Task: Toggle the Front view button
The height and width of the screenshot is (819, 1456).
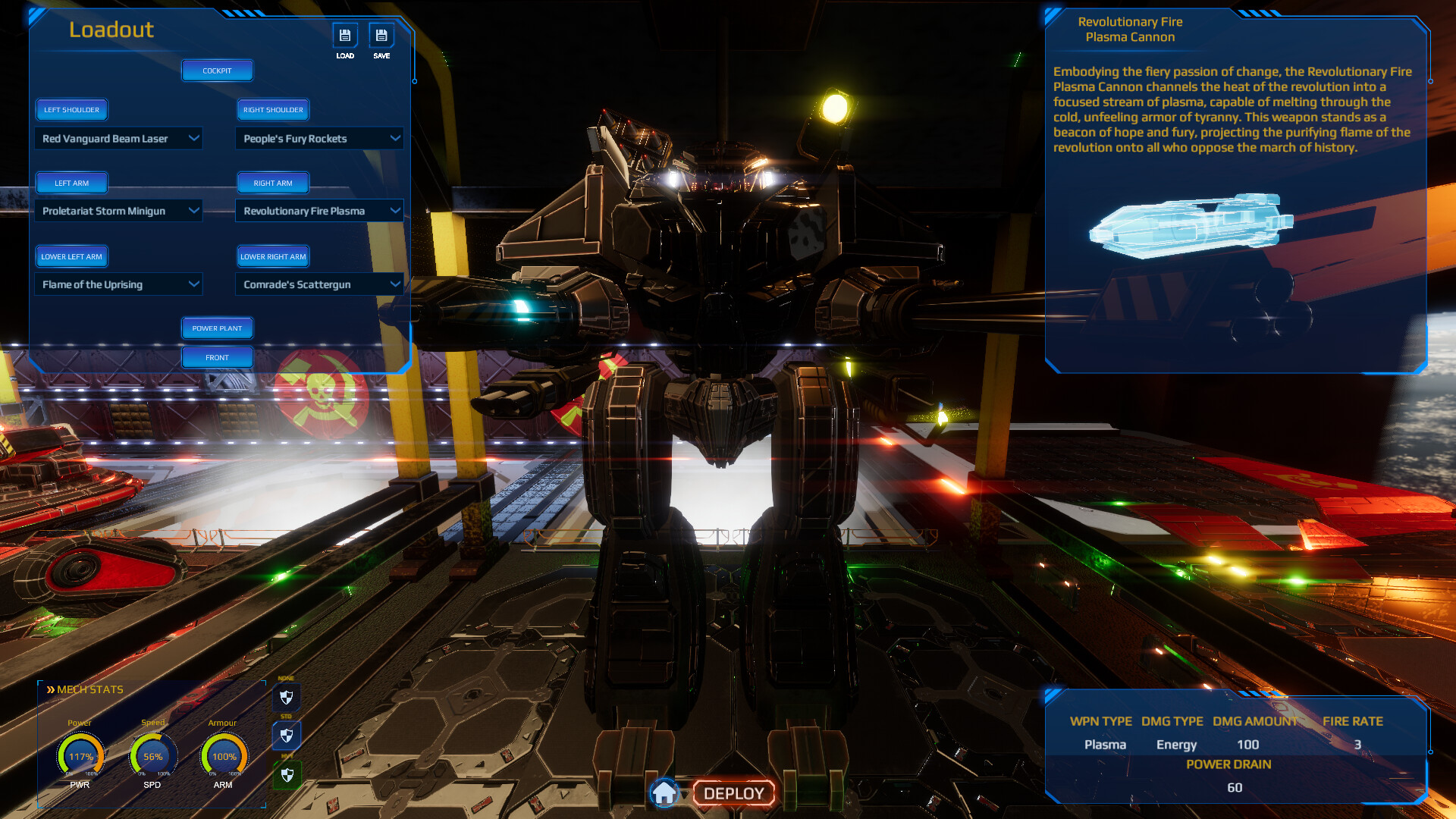Action: pos(217,356)
